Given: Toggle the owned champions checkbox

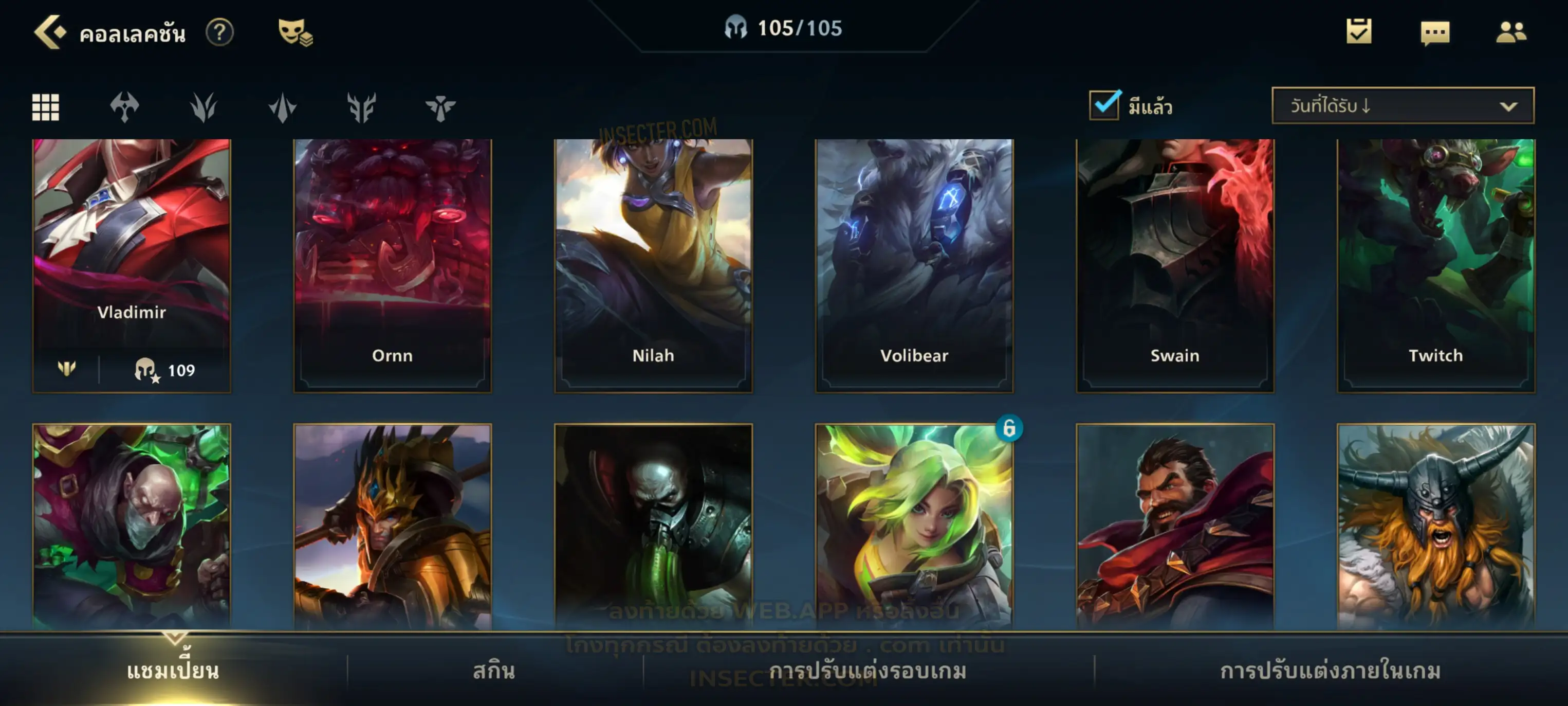Looking at the screenshot, I should 1104,105.
